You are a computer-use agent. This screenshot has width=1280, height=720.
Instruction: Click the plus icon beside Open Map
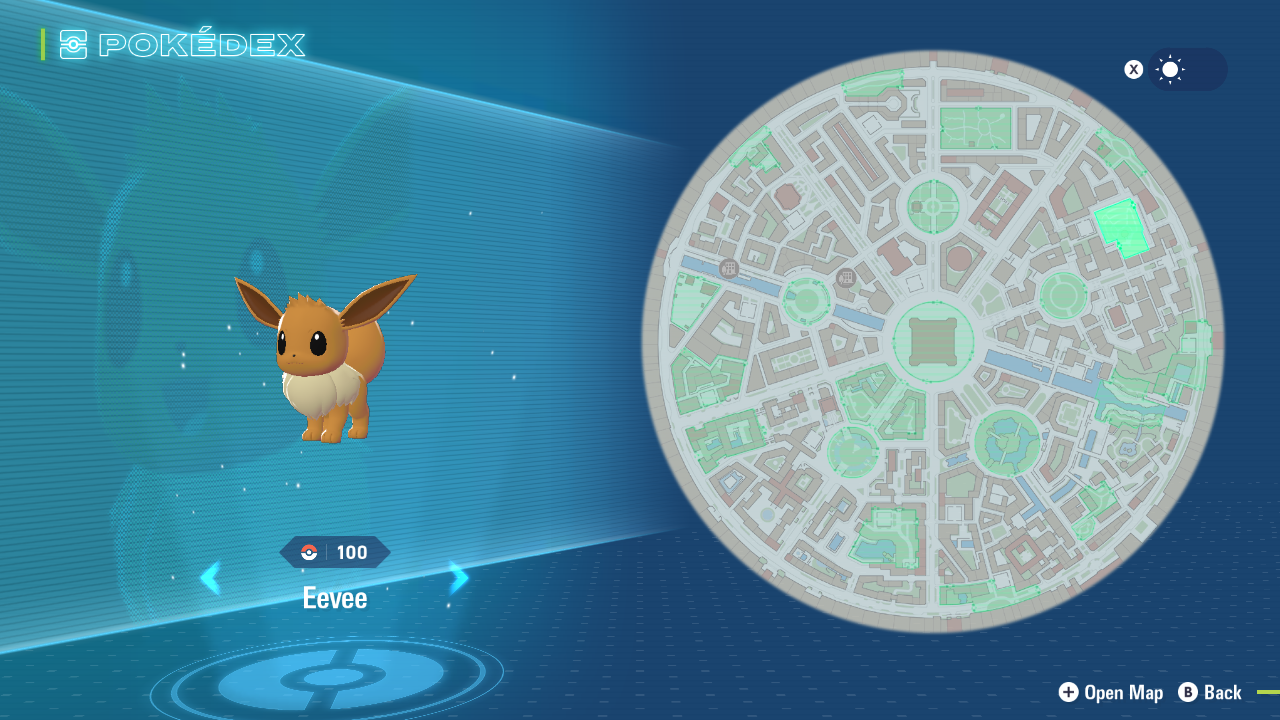click(1069, 692)
